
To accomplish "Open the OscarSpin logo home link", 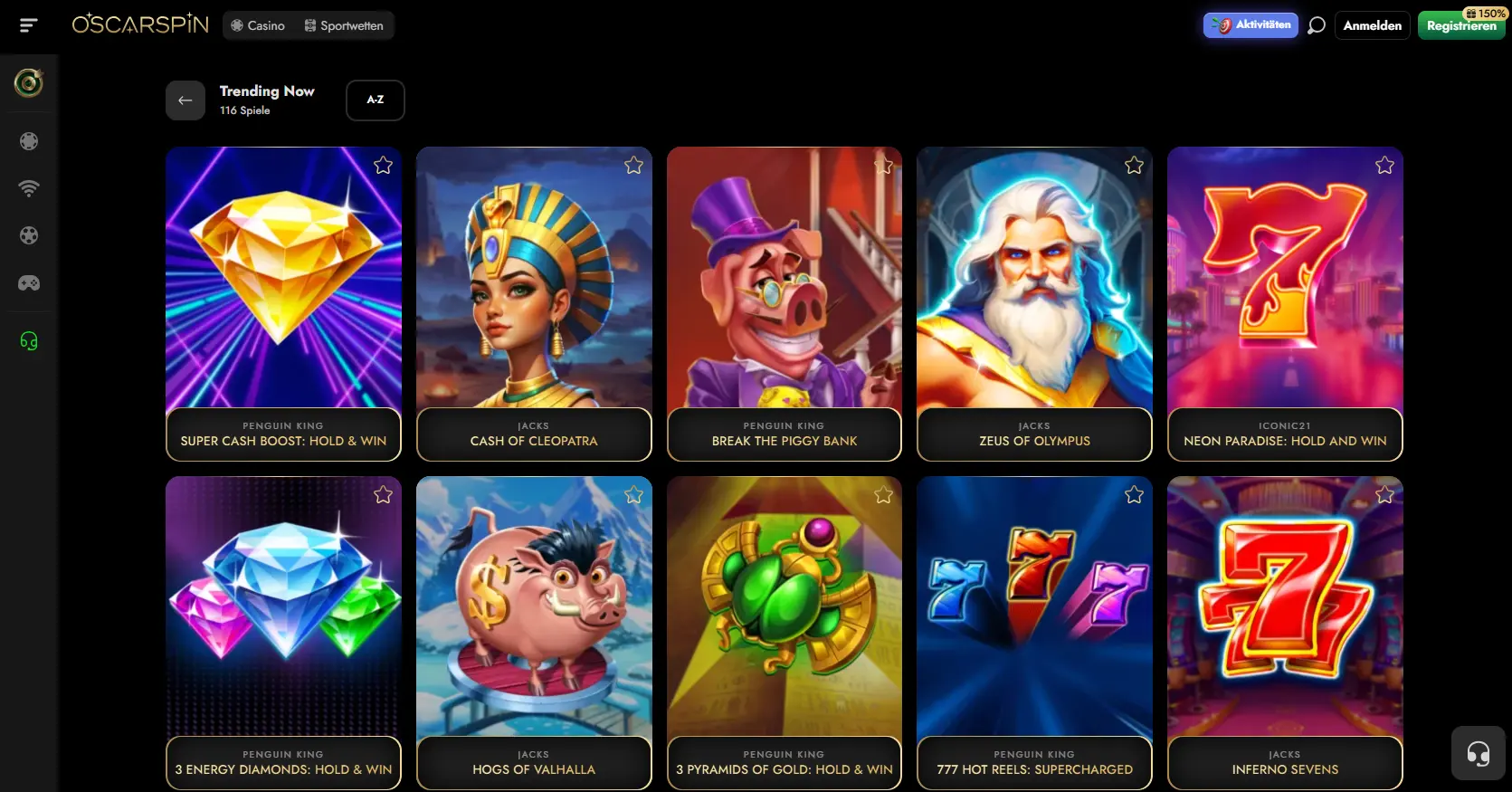I will click(x=140, y=24).
